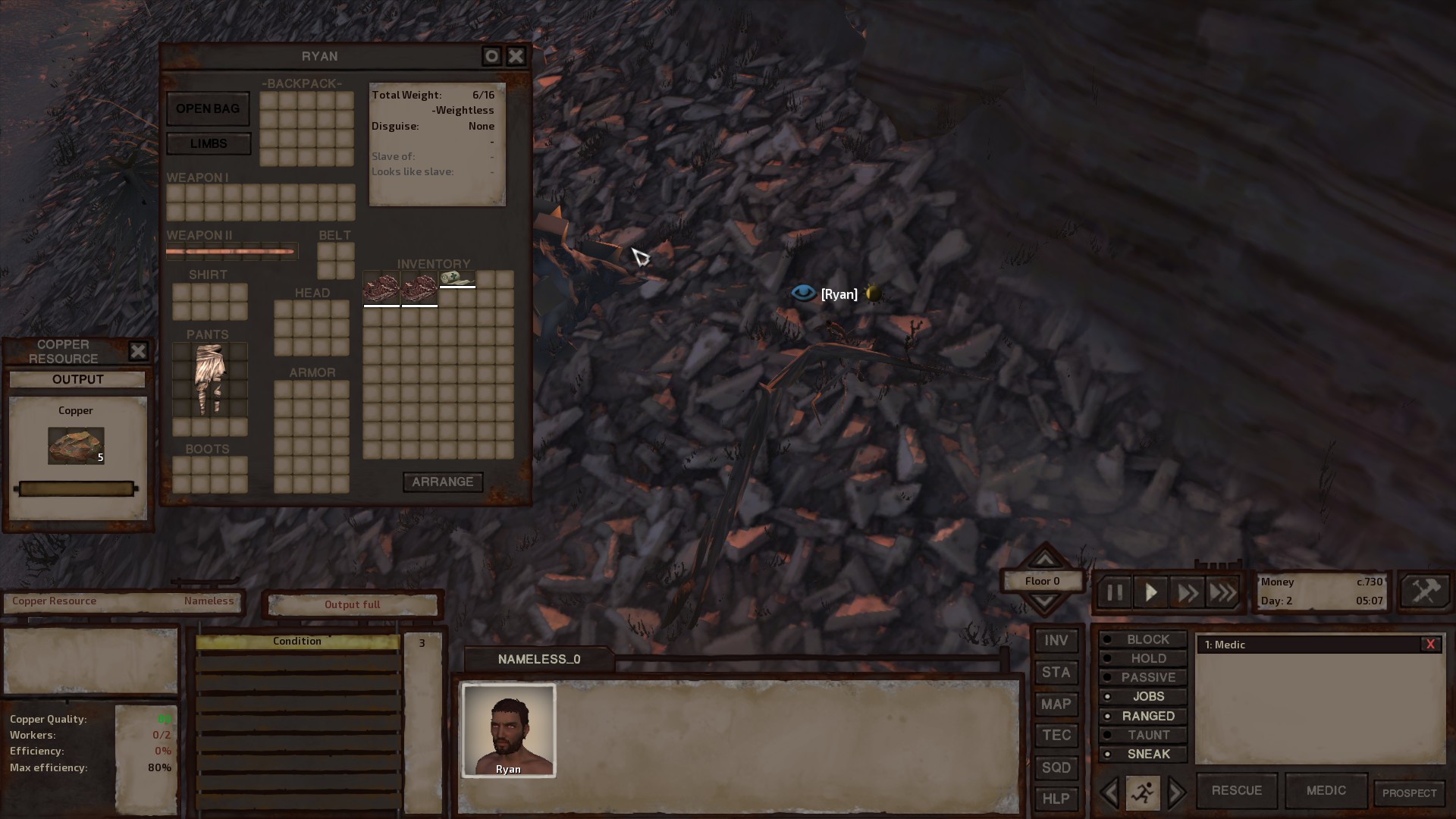This screenshot has width=1456, height=819.
Task: Toggle BLOCK stance on
Action: click(x=1142, y=639)
